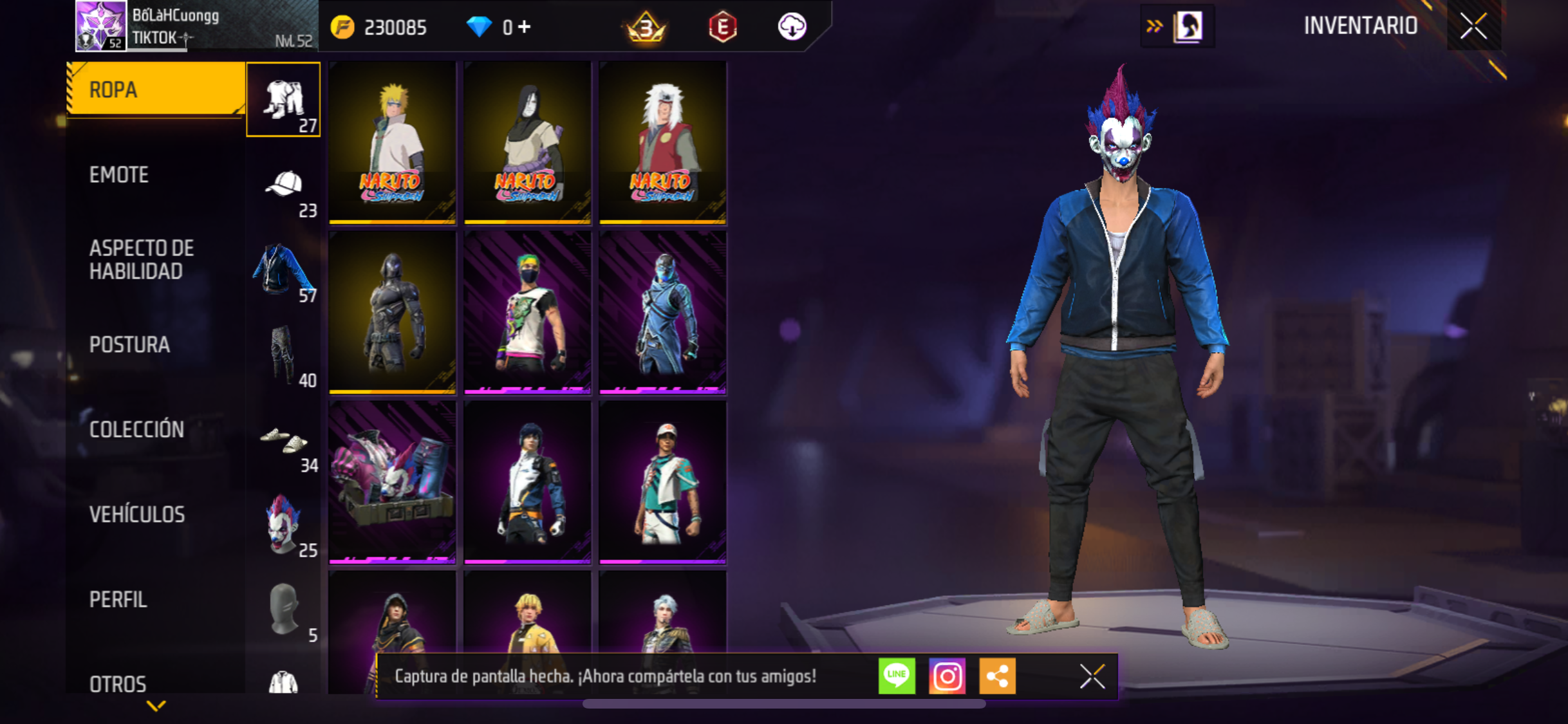
Task: Dismiss the screenshot share notification
Action: point(1092,676)
